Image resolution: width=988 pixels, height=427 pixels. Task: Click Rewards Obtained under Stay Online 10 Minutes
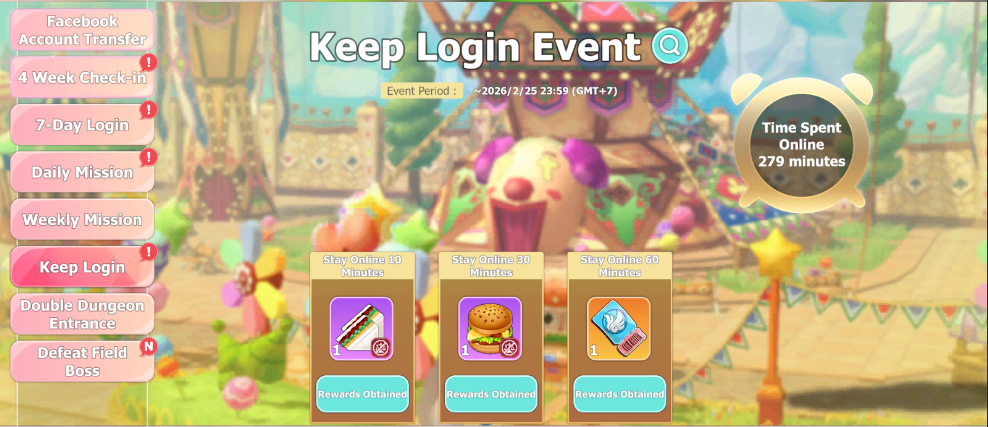pos(362,394)
